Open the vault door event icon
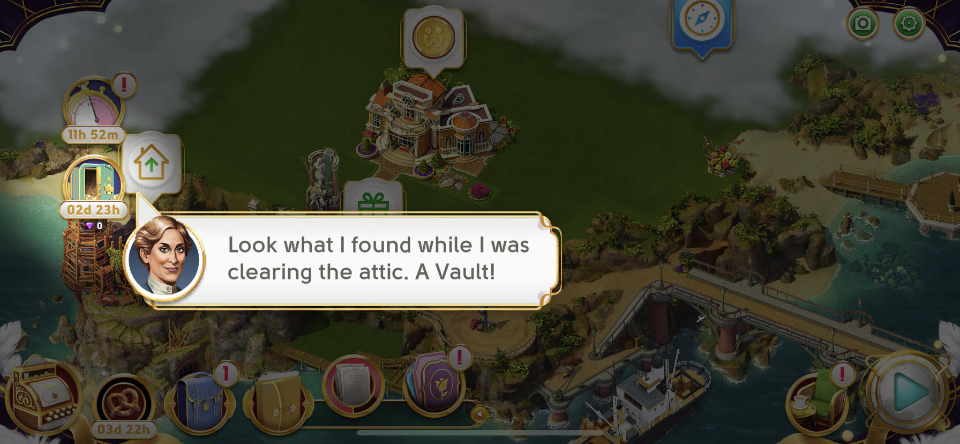Image resolution: width=960 pixels, height=444 pixels. point(92,181)
